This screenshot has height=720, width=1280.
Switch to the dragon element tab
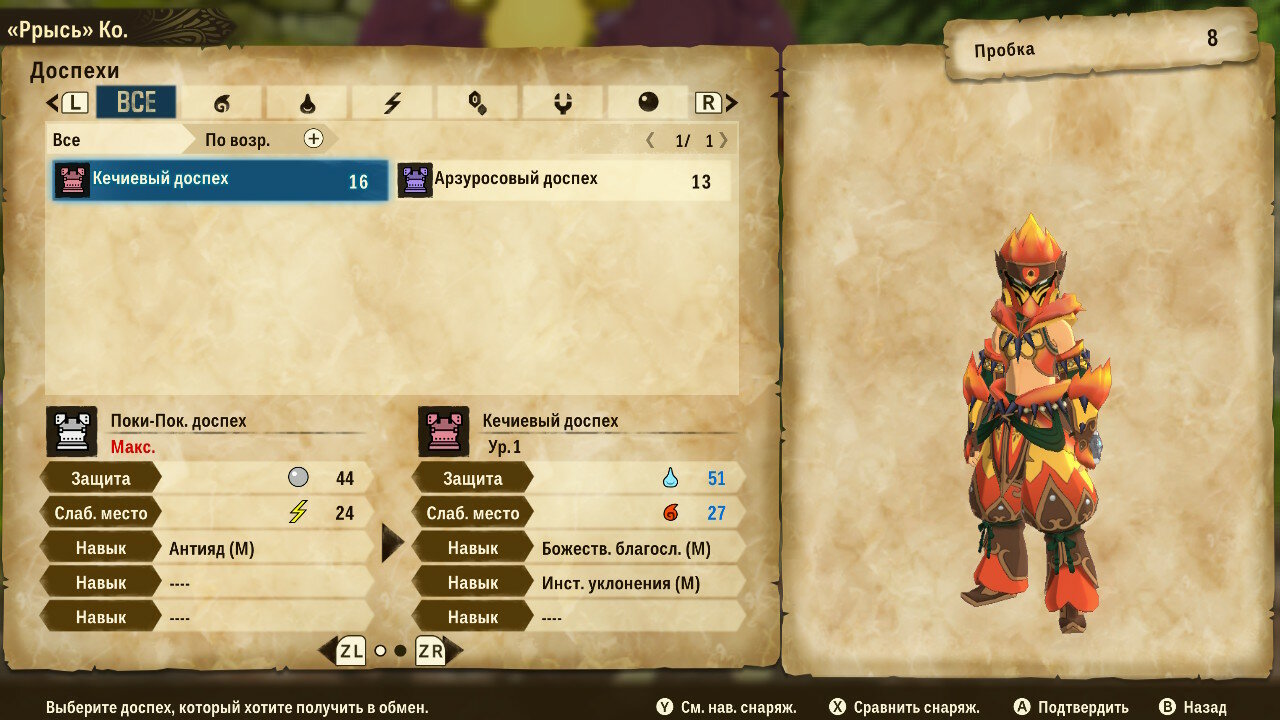tap(562, 102)
